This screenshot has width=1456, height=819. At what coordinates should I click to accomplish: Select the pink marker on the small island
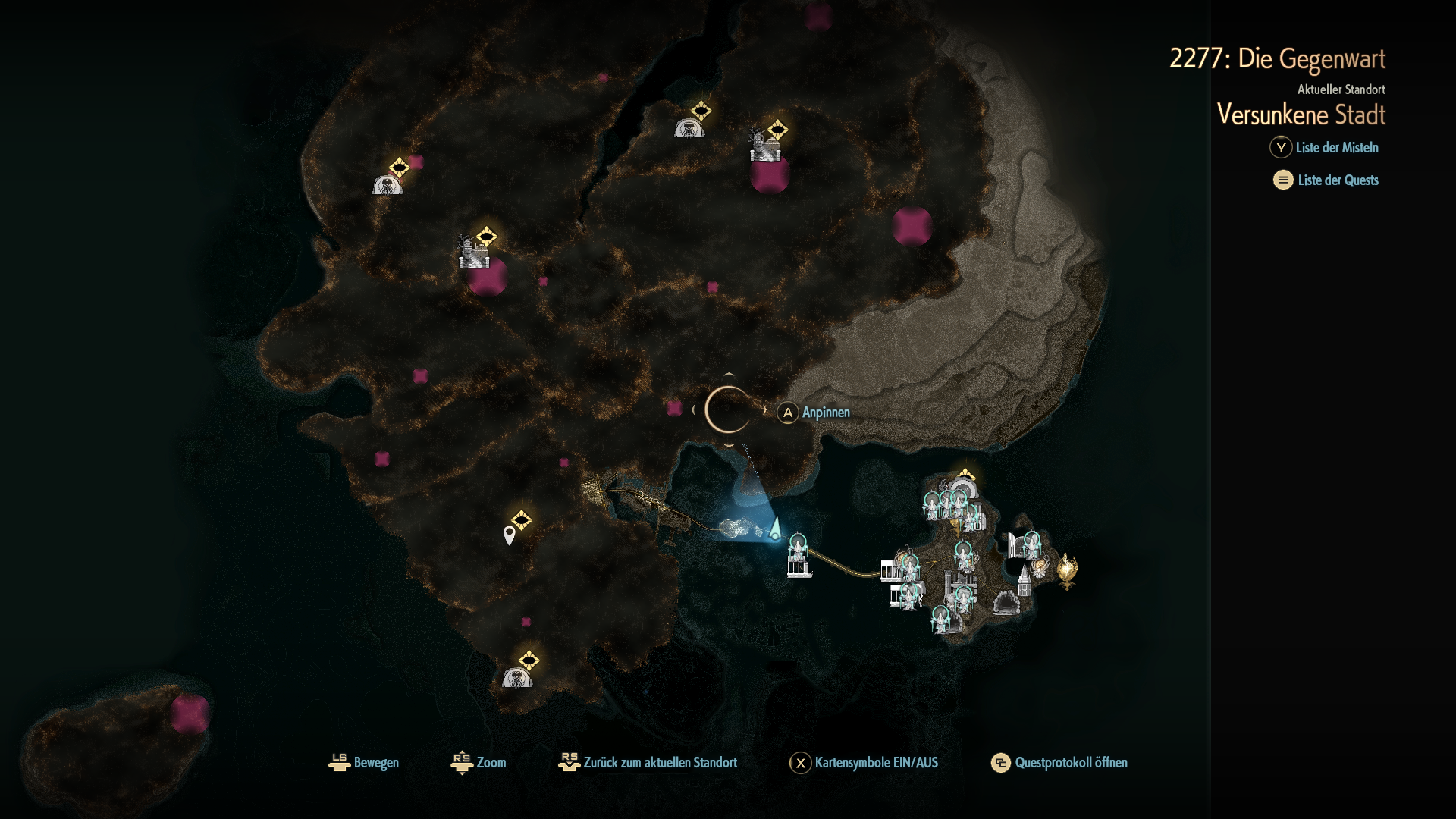189,713
